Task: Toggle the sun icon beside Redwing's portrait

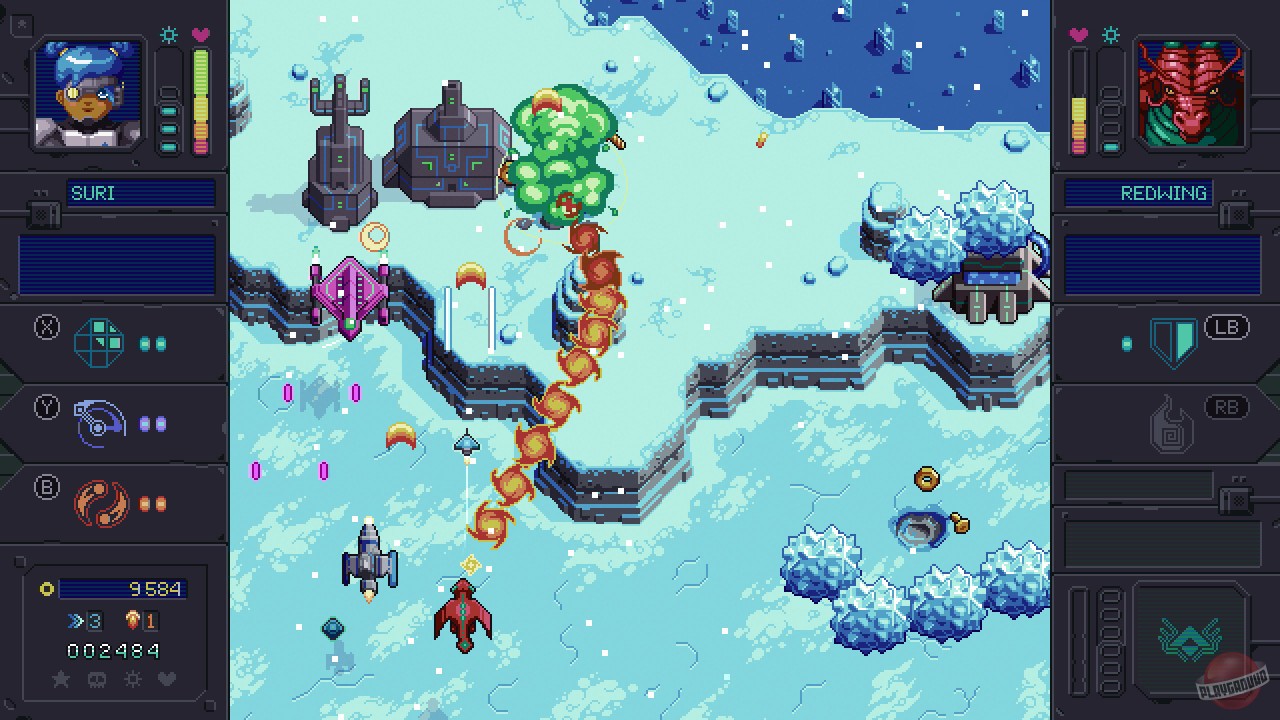Action: click(x=1111, y=33)
